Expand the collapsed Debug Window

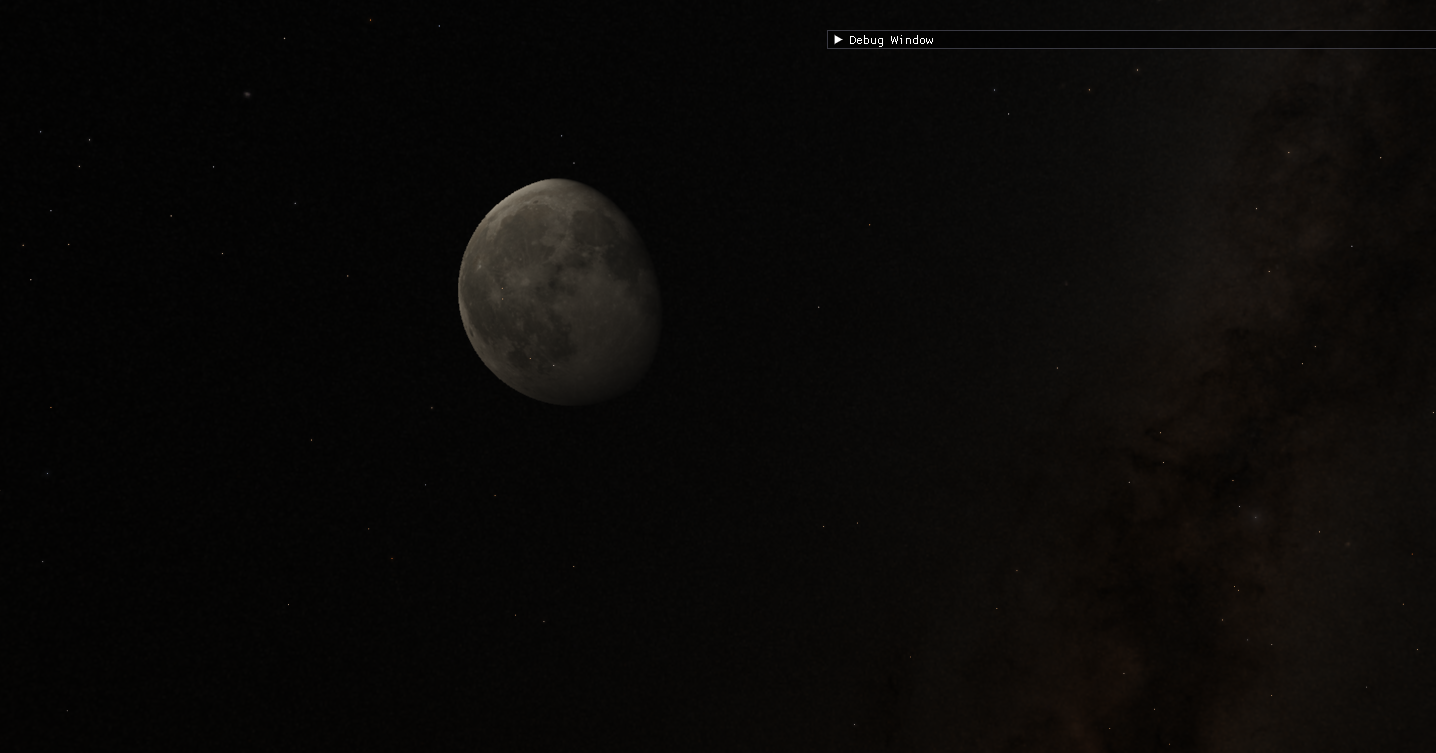pos(838,40)
